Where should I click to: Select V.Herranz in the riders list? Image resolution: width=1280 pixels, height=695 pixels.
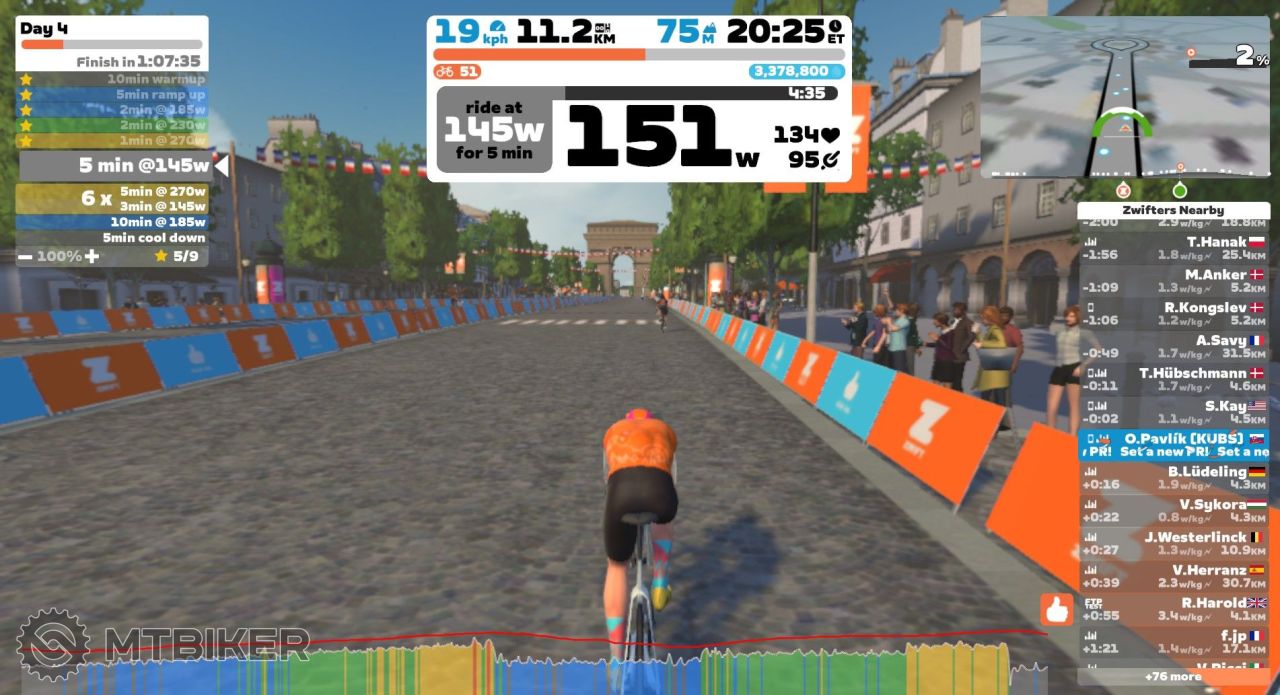tap(1173, 577)
